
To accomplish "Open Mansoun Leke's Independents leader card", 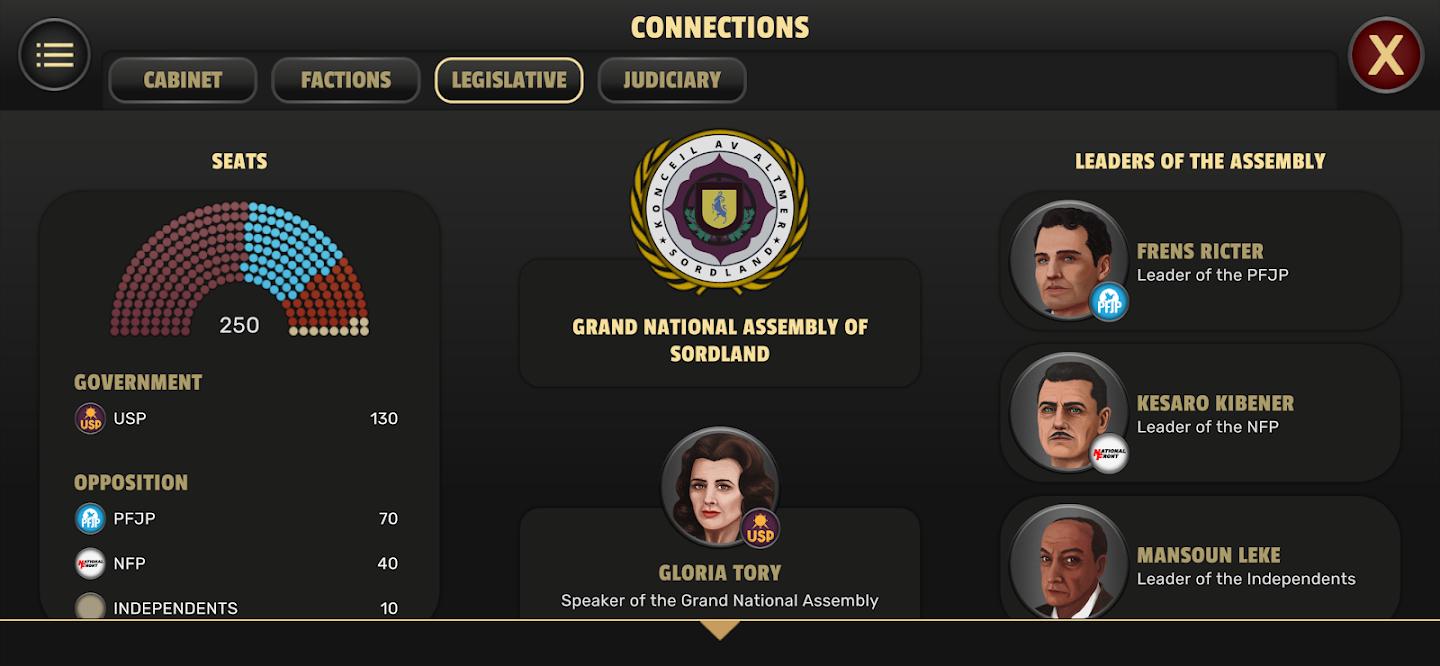I will (1200, 565).
